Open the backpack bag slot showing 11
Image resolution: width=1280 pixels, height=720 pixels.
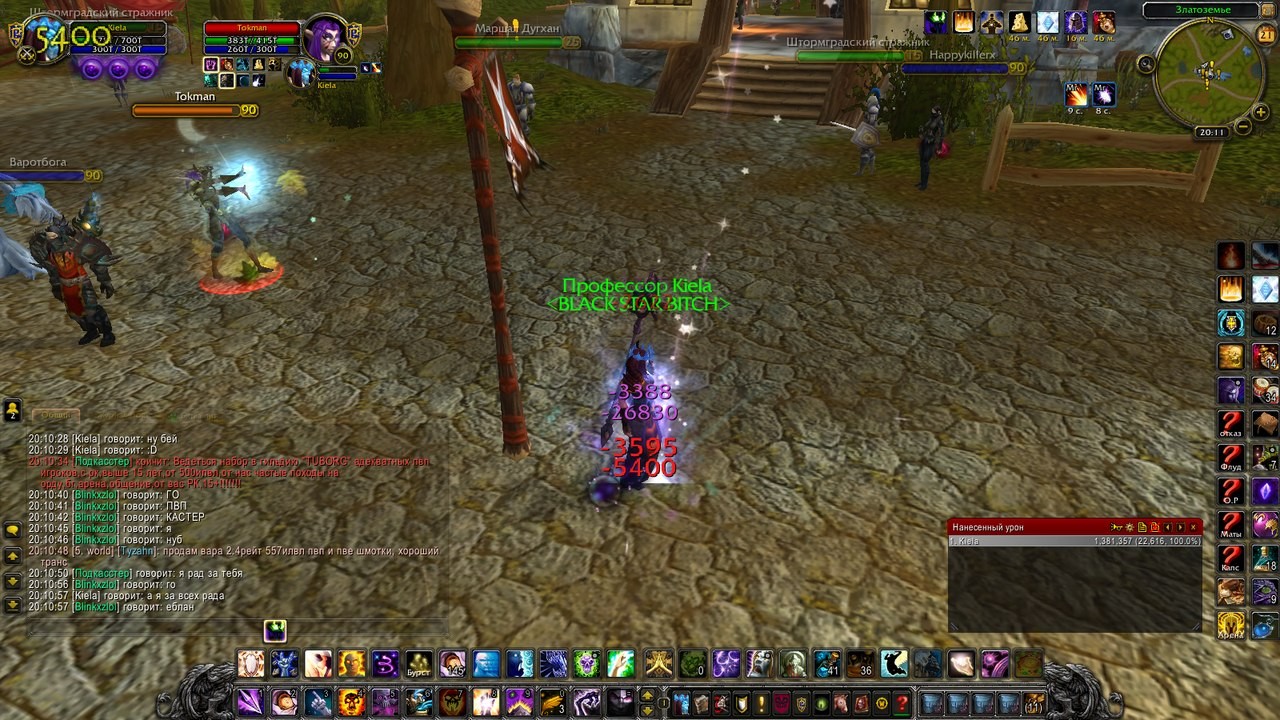point(1034,703)
